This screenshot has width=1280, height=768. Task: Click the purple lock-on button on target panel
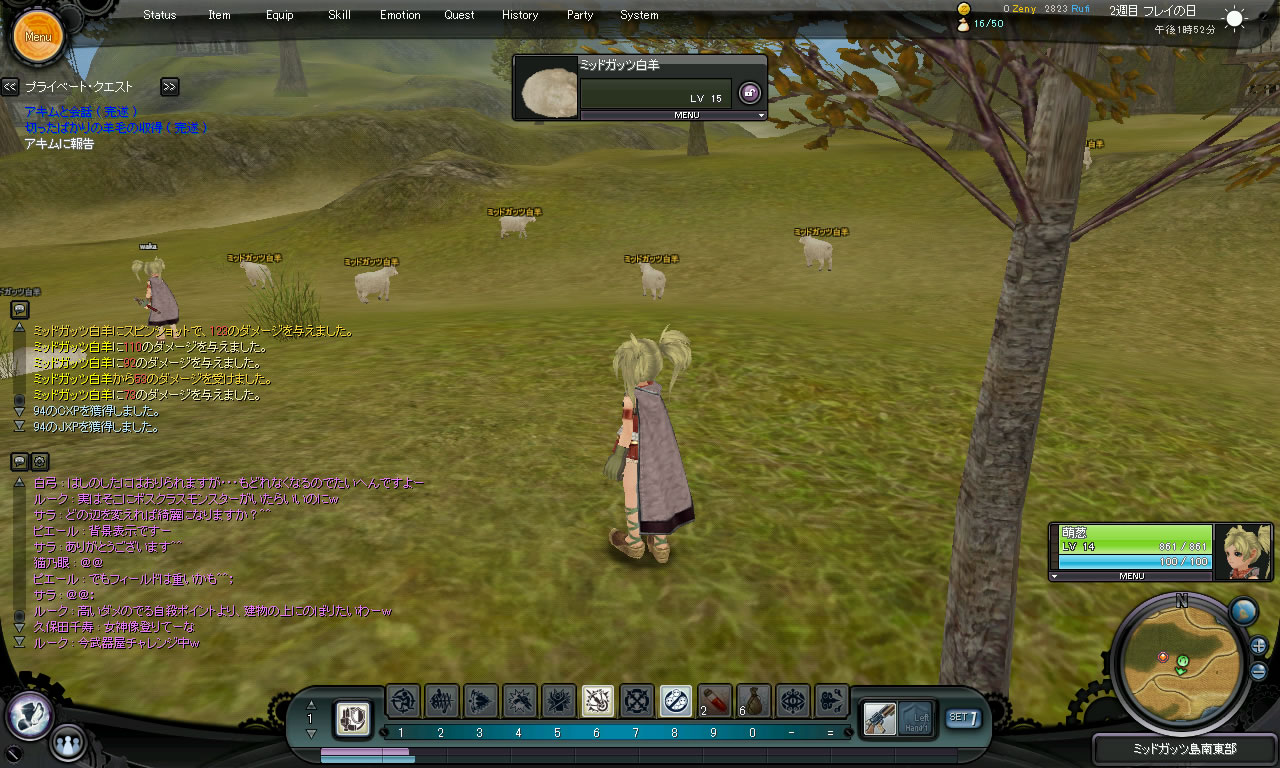pos(749,93)
